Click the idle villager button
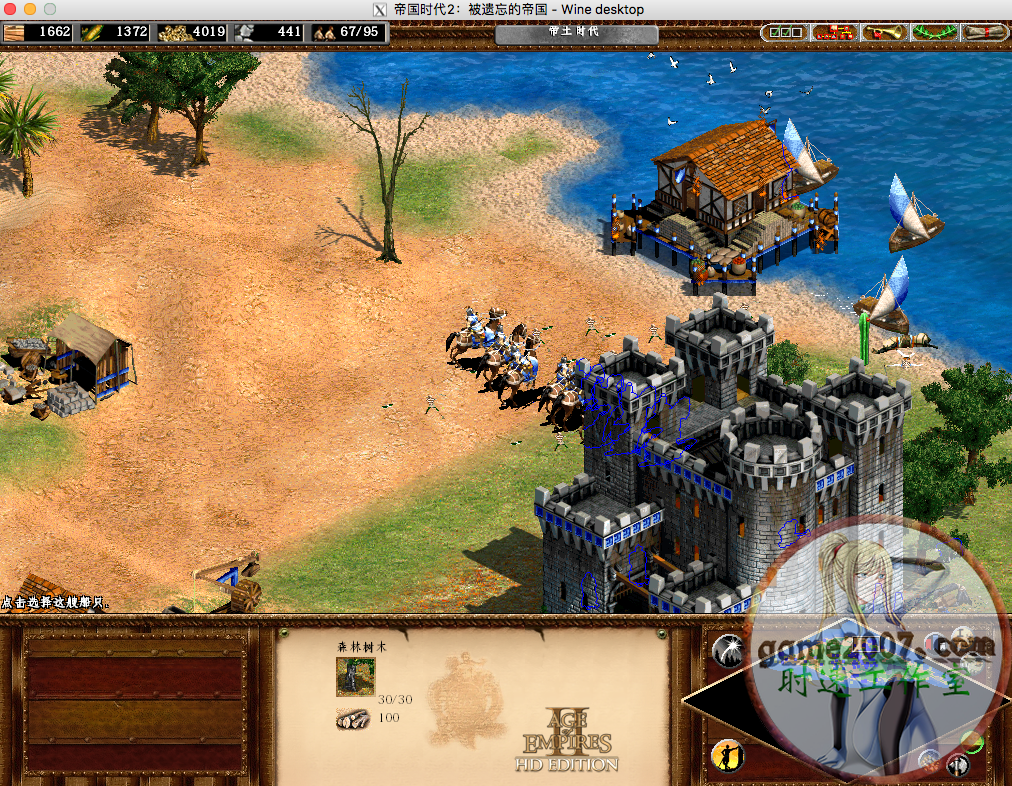The width and height of the screenshot is (1012, 786). pos(728,755)
